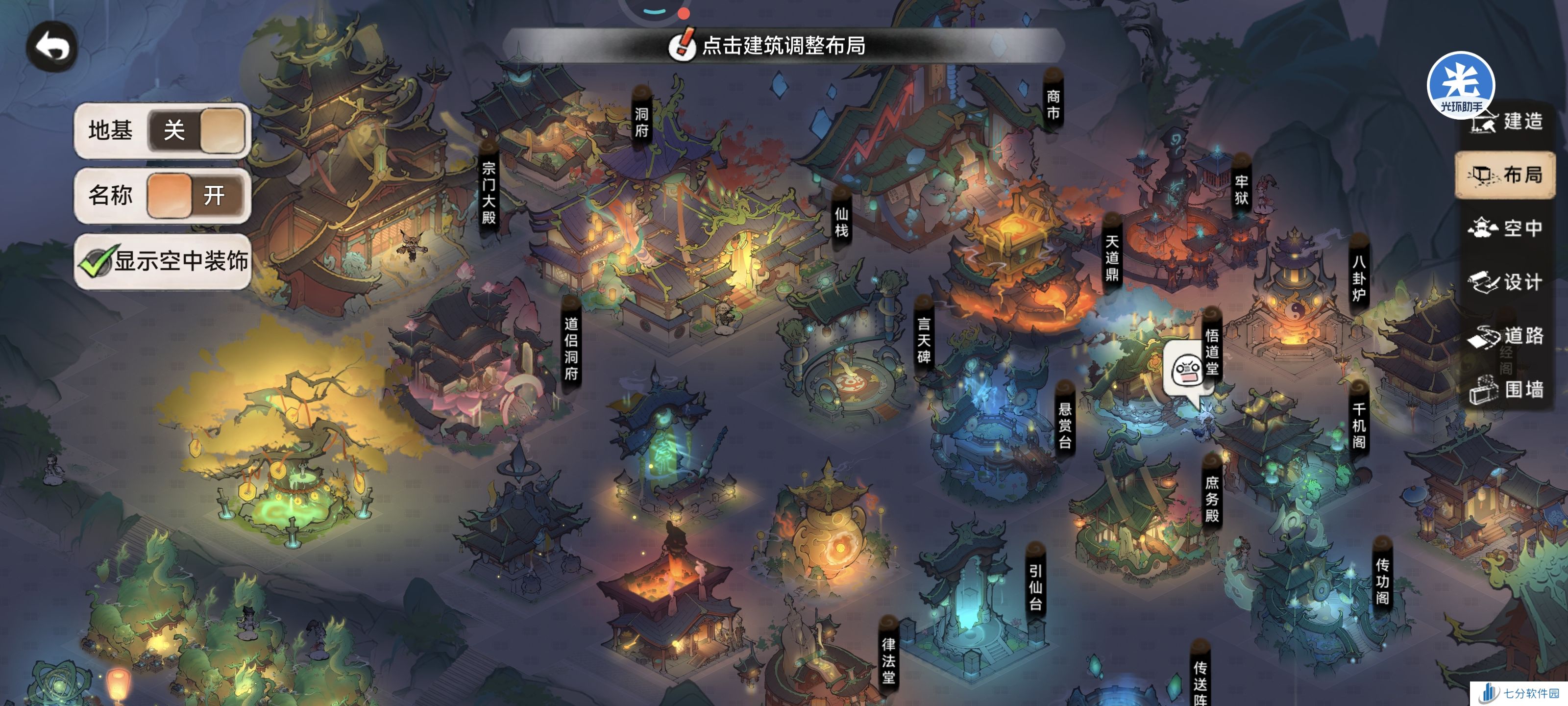Pick the 商市 market building label

[1053, 104]
